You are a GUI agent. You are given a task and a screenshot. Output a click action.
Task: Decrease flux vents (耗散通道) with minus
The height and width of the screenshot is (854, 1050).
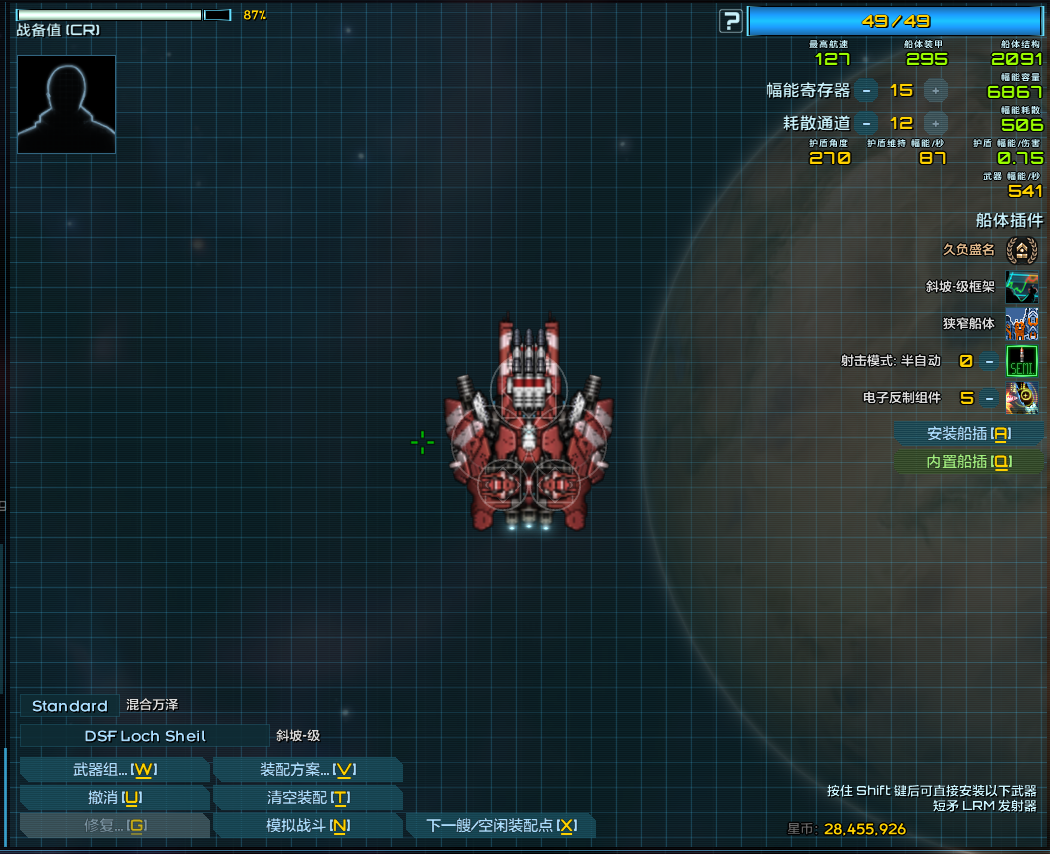click(867, 123)
